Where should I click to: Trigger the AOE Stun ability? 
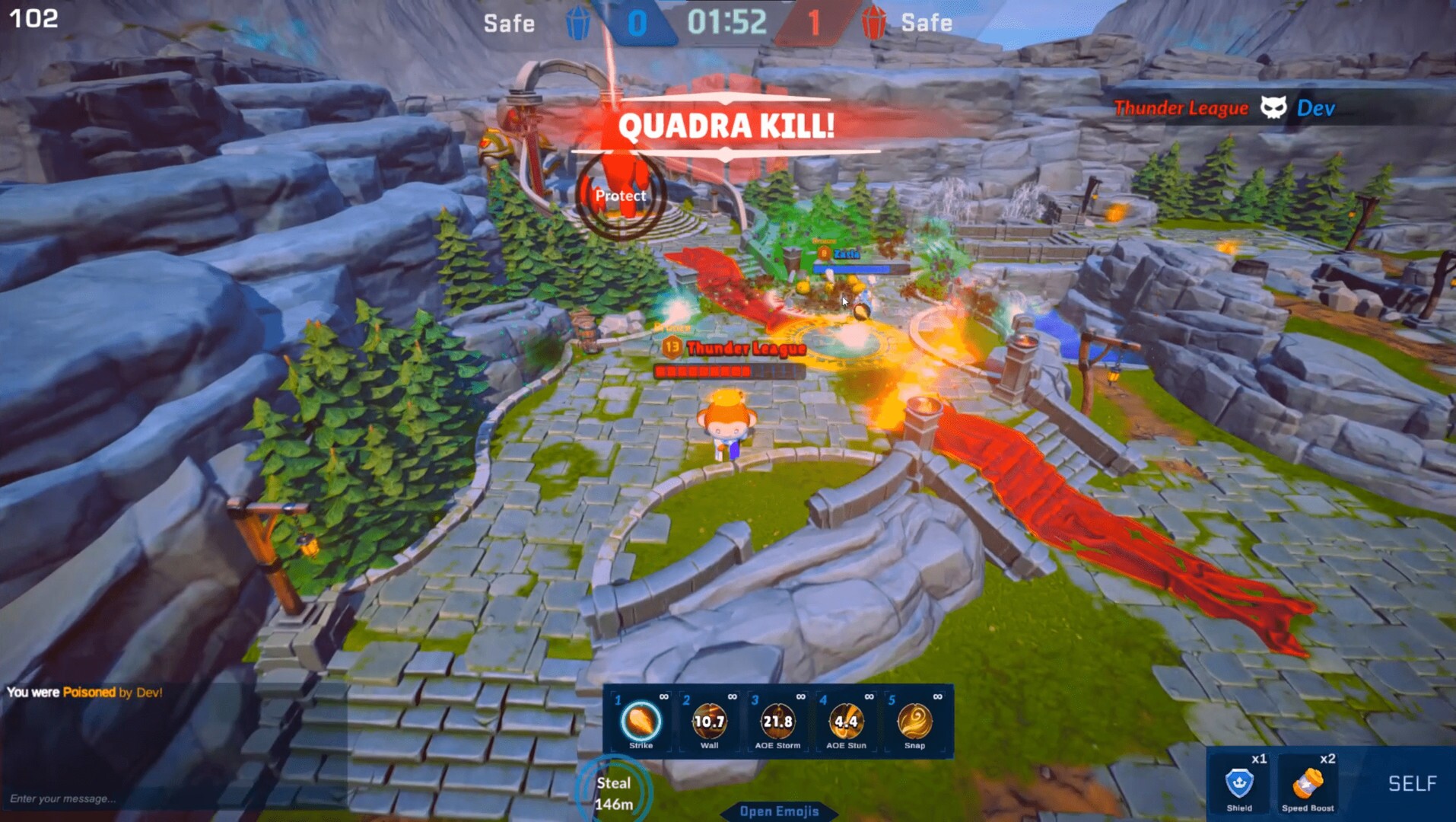coord(846,722)
